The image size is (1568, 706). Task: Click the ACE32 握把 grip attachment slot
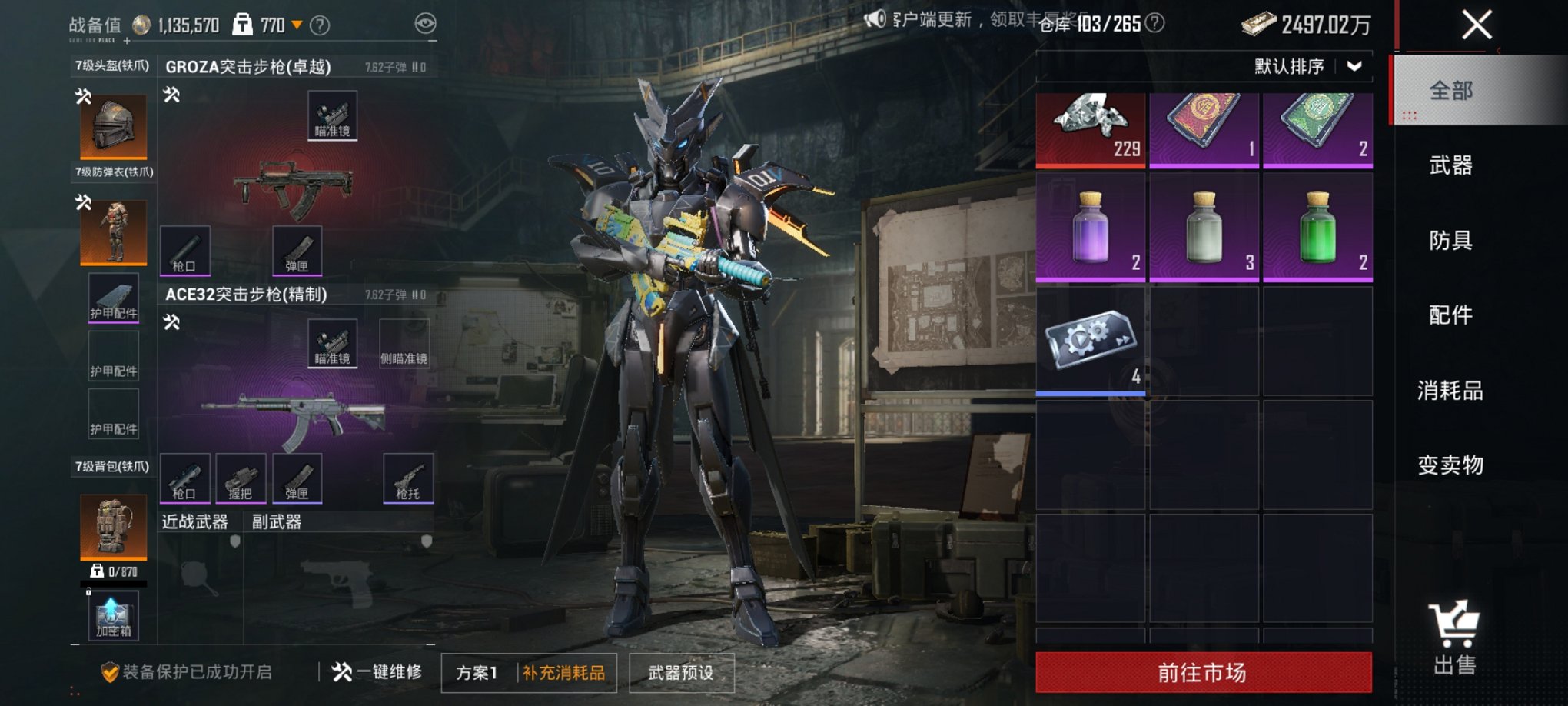(x=242, y=478)
